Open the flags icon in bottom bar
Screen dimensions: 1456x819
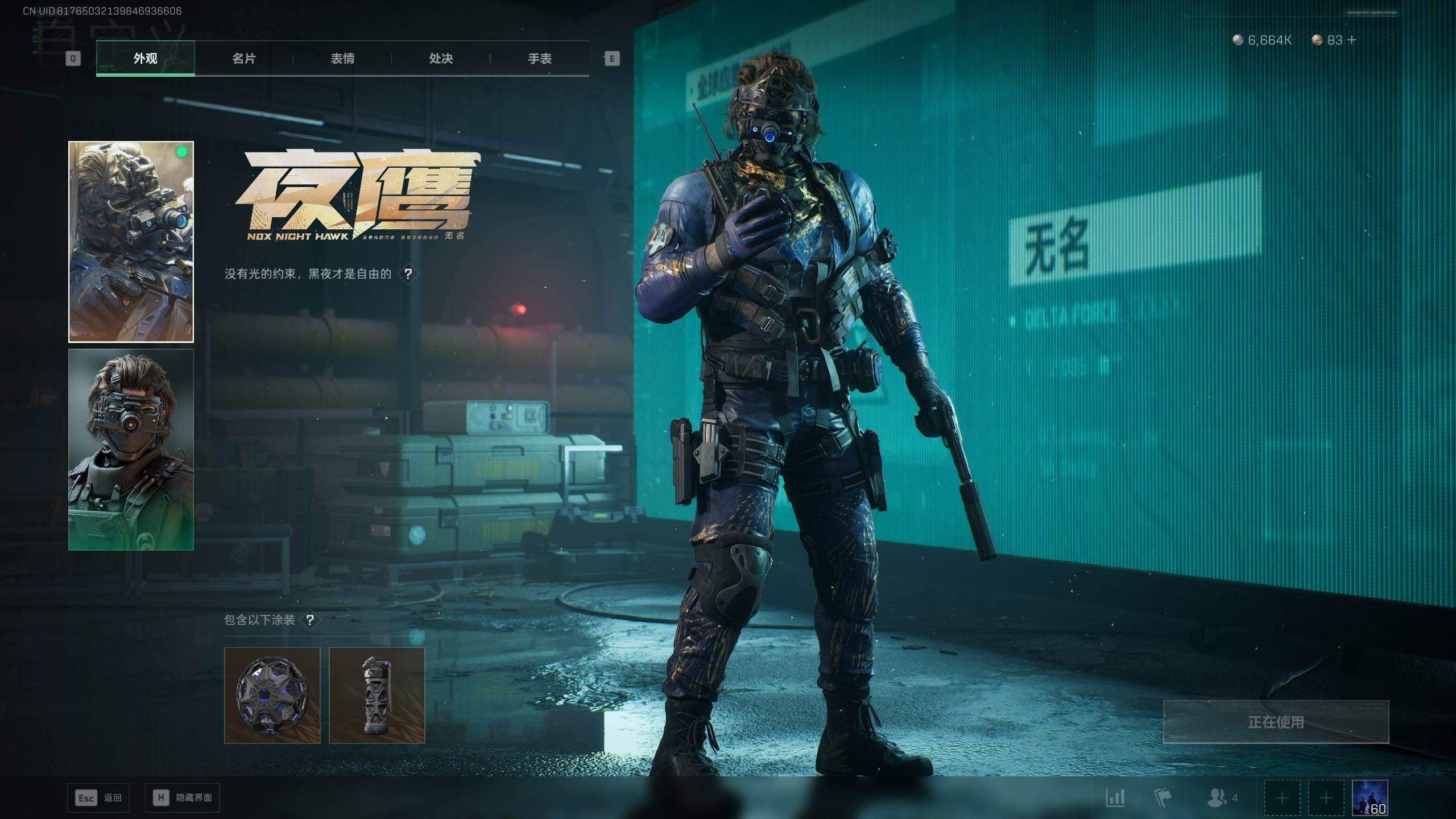pyautogui.click(x=1163, y=798)
